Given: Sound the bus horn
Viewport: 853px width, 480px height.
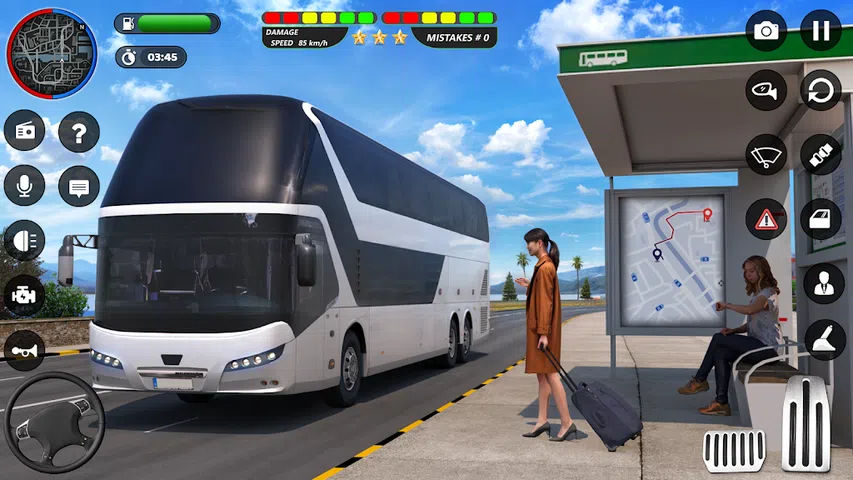Looking at the screenshot, I should (x=24, y=350).
